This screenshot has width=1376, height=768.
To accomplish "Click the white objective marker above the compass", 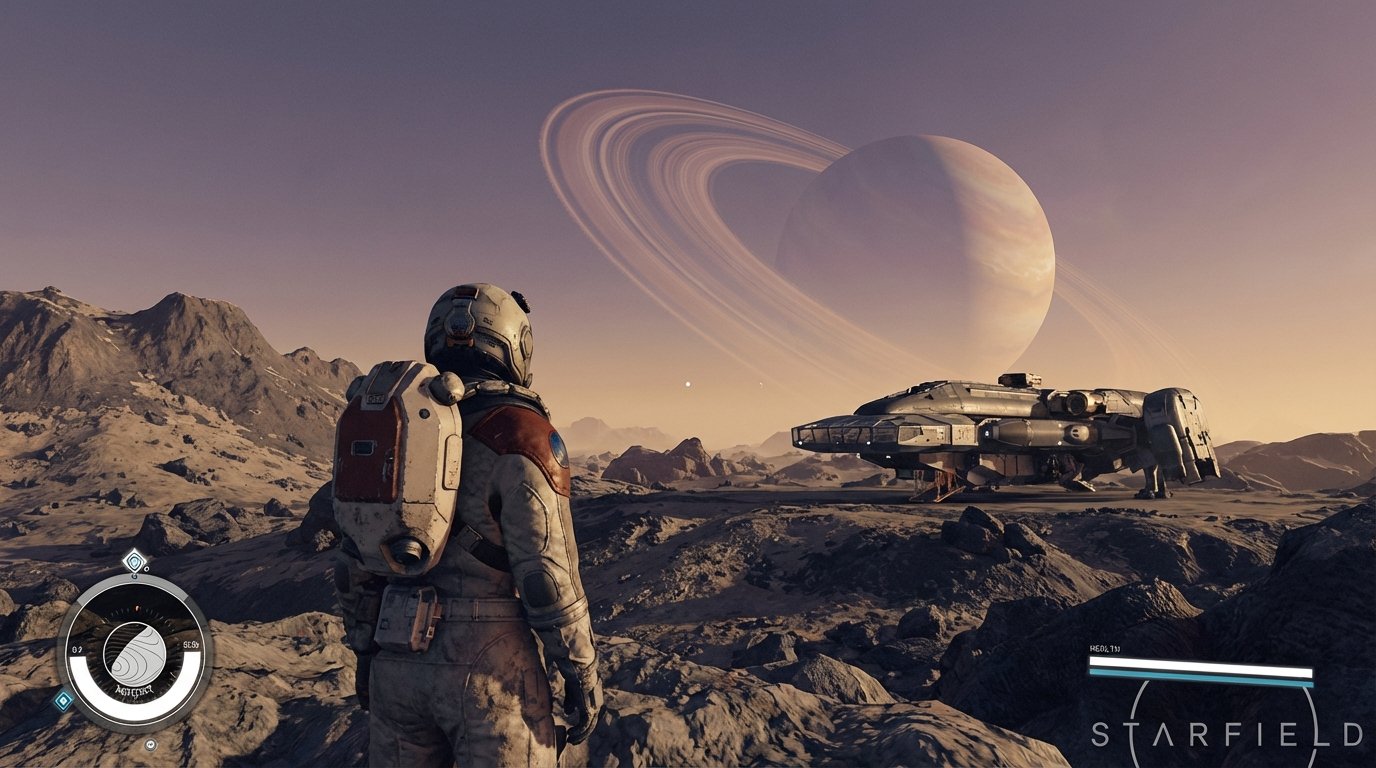I will pos(133,561).
